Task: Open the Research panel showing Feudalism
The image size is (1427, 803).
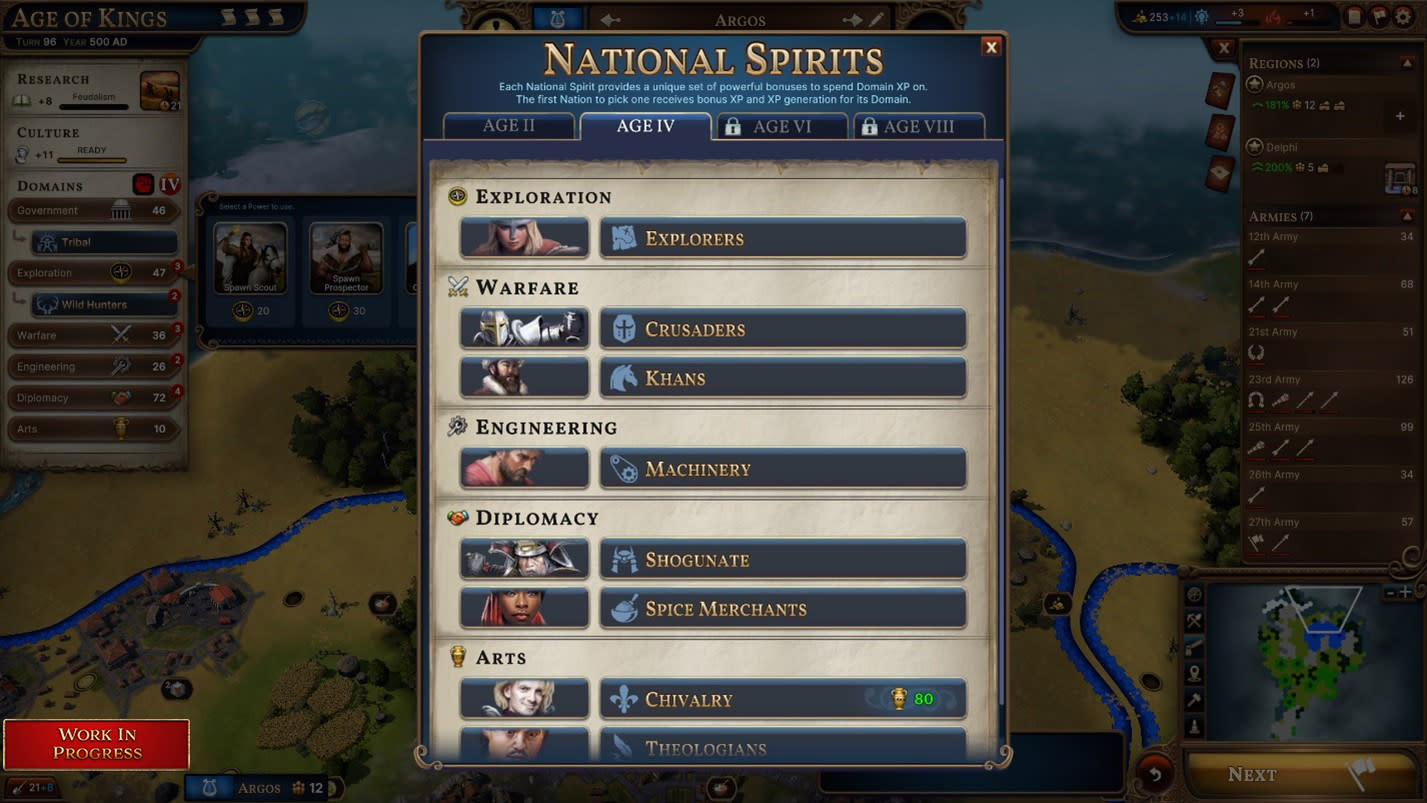Action: 95,90
